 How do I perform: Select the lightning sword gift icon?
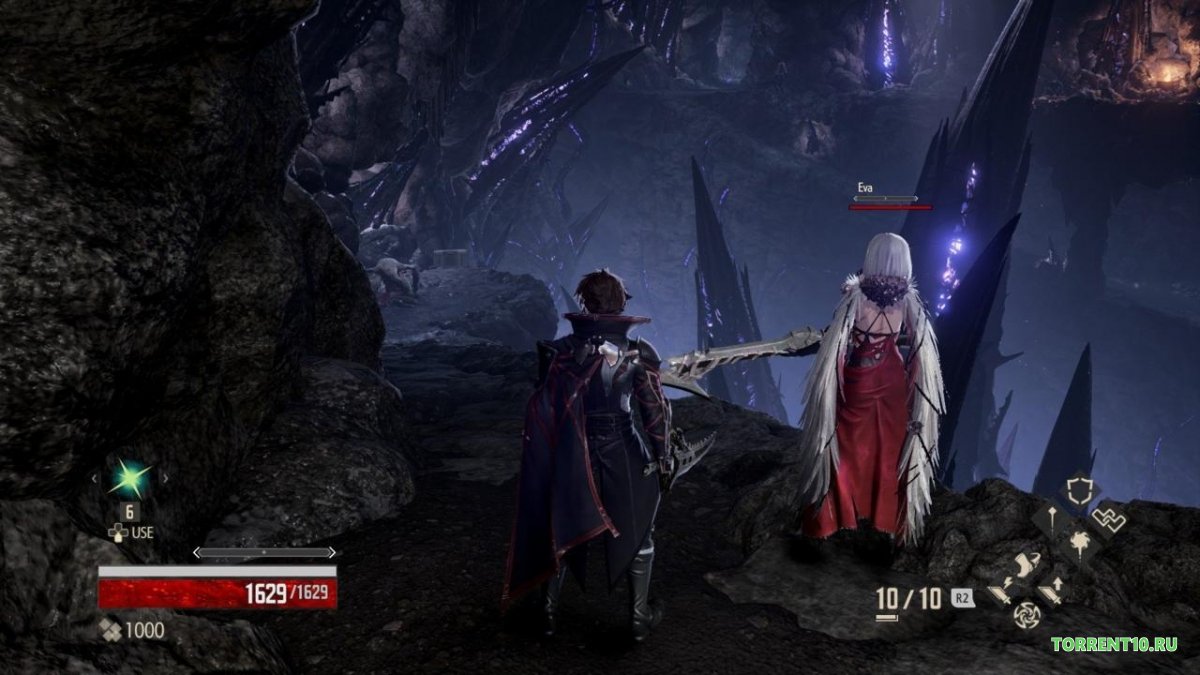tap(1001, 593)
